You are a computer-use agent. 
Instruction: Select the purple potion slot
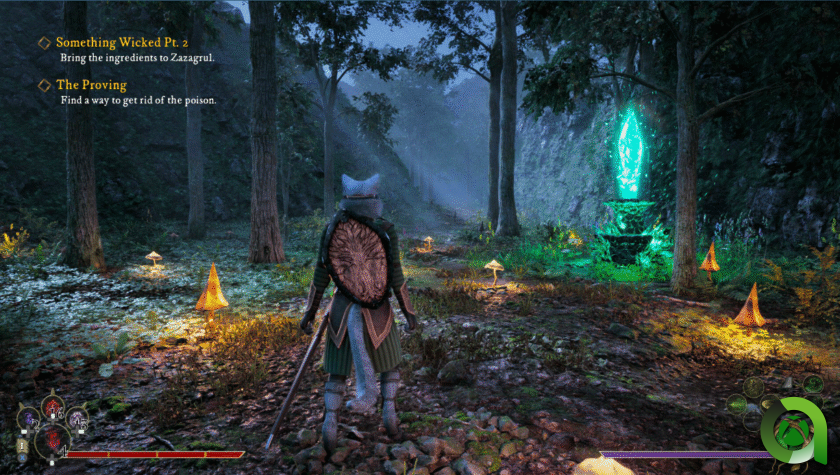coord(28,418)
